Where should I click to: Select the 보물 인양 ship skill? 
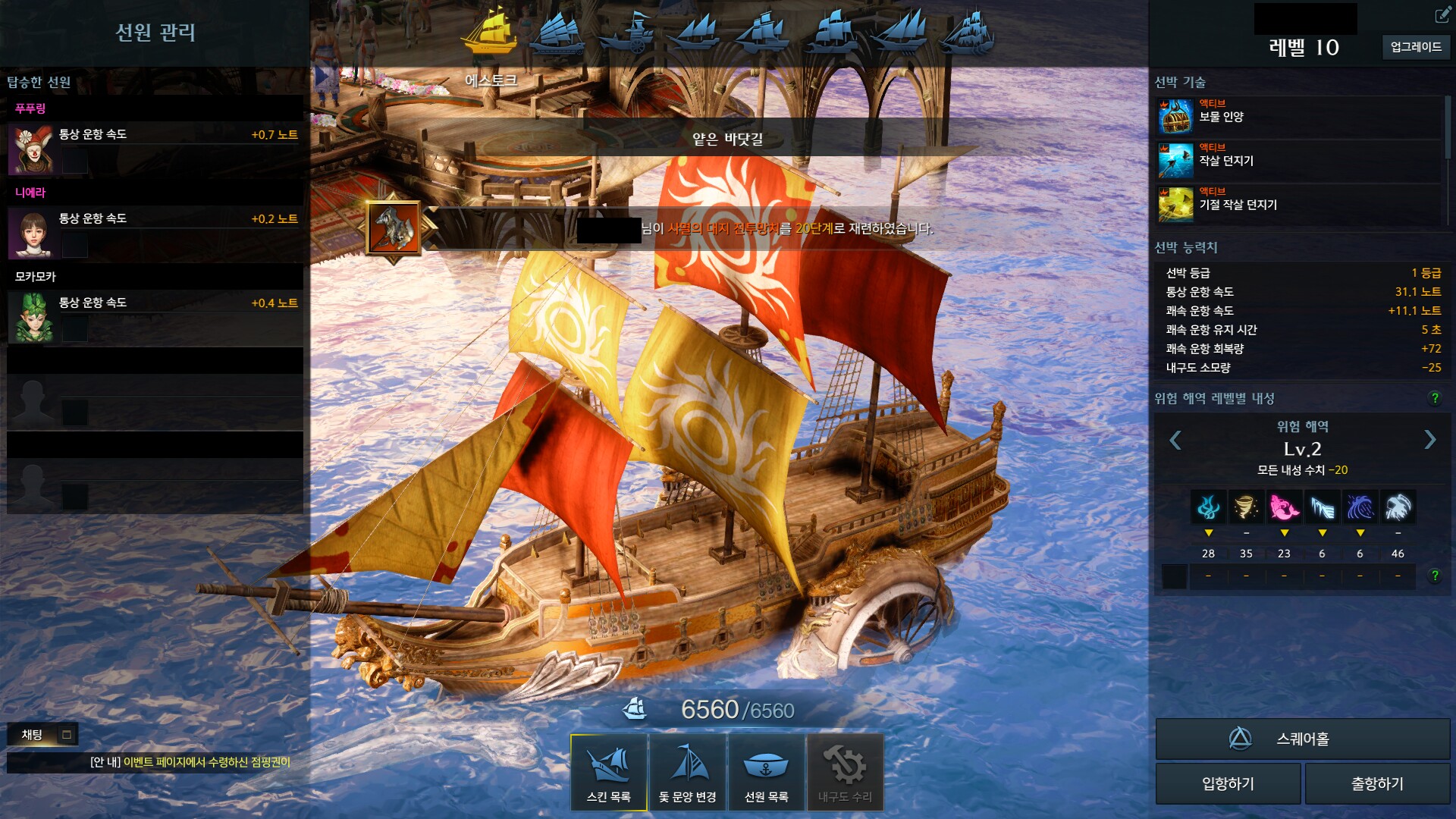pos(1175,117)
